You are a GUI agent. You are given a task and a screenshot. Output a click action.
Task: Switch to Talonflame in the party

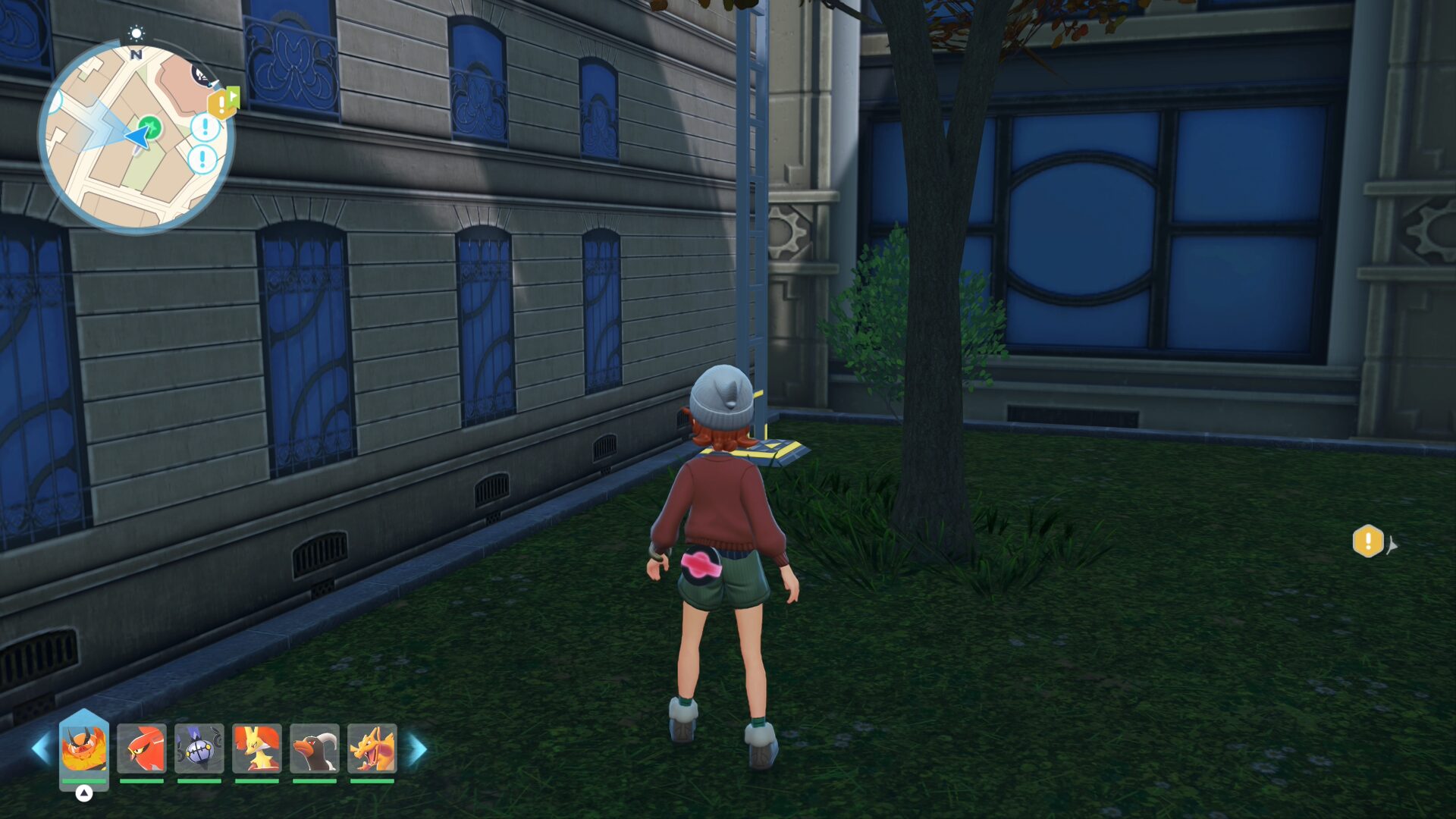(x=142, y=748)
